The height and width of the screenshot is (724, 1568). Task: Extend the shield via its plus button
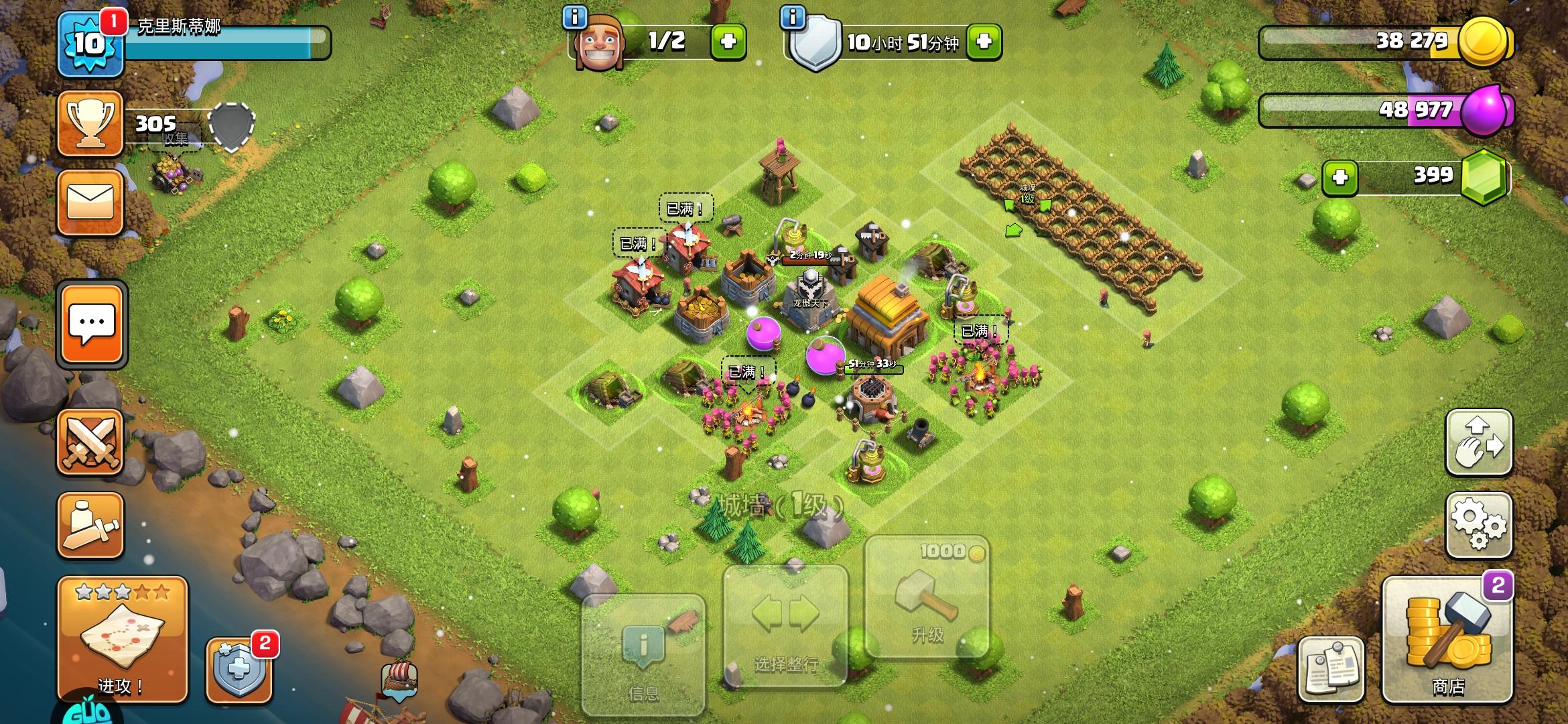click(983, 40)
